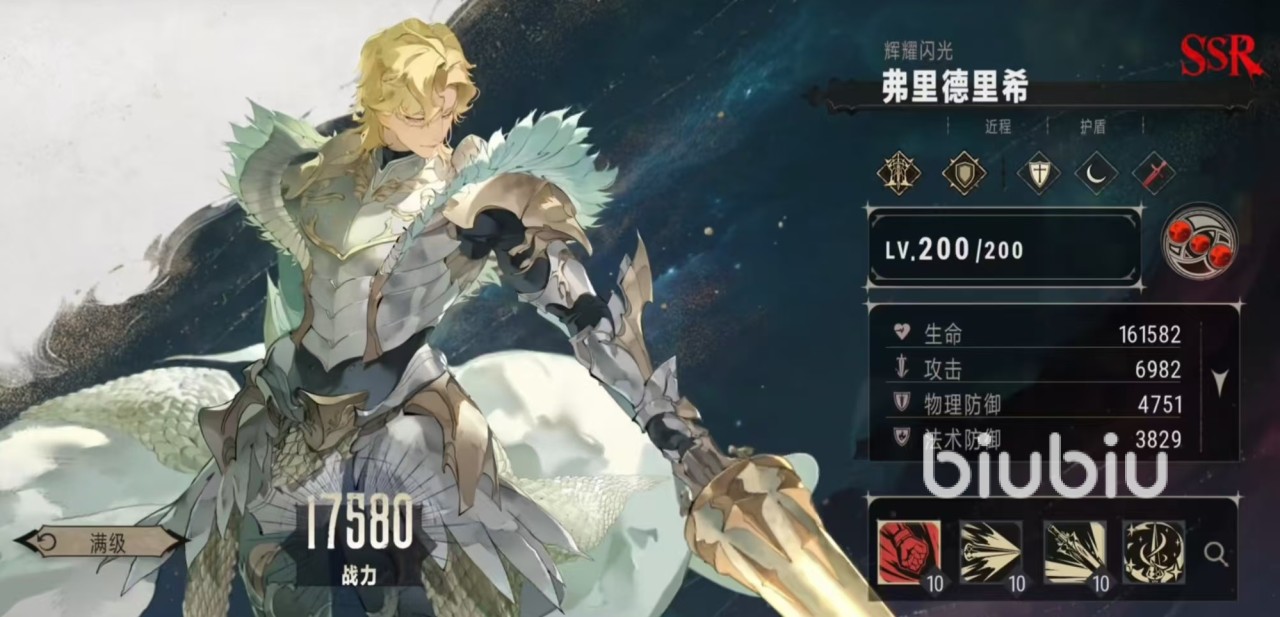Select the moon and sword skill icon
1280x617 pixels.
pos(1154,552)
